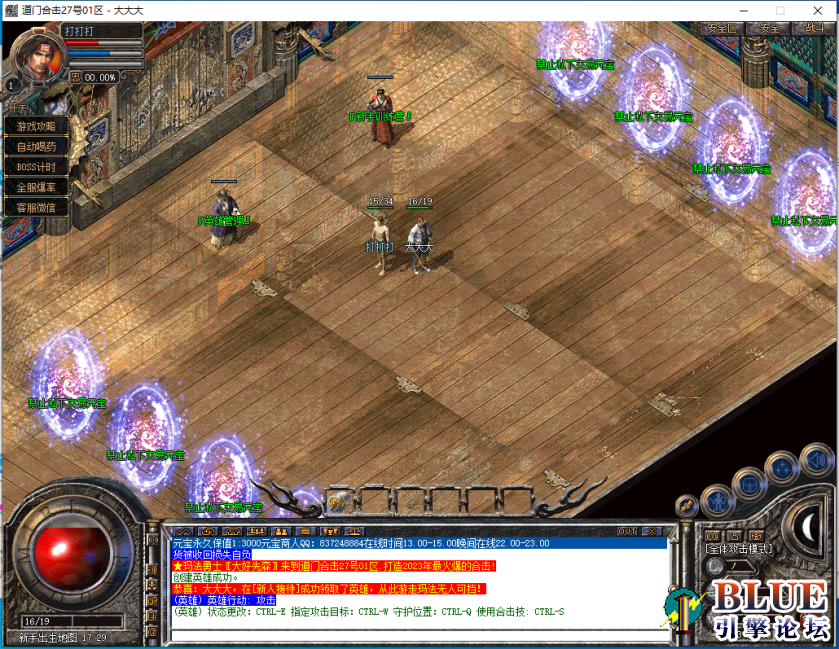
Task: Click the 安全 button at top right
Action: click(768, 28)
